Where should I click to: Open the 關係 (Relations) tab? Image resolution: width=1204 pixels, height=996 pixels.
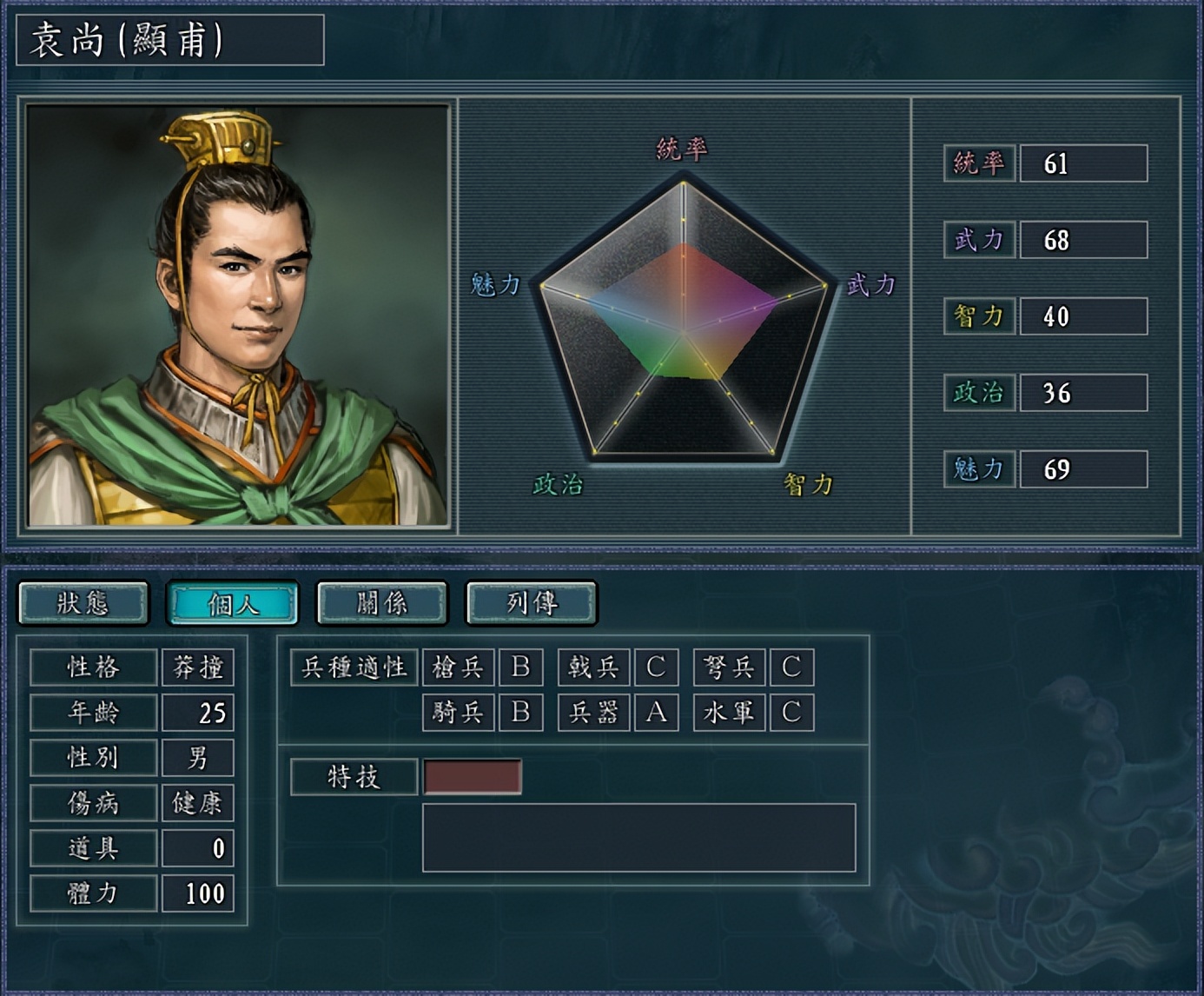click(381, 601)
